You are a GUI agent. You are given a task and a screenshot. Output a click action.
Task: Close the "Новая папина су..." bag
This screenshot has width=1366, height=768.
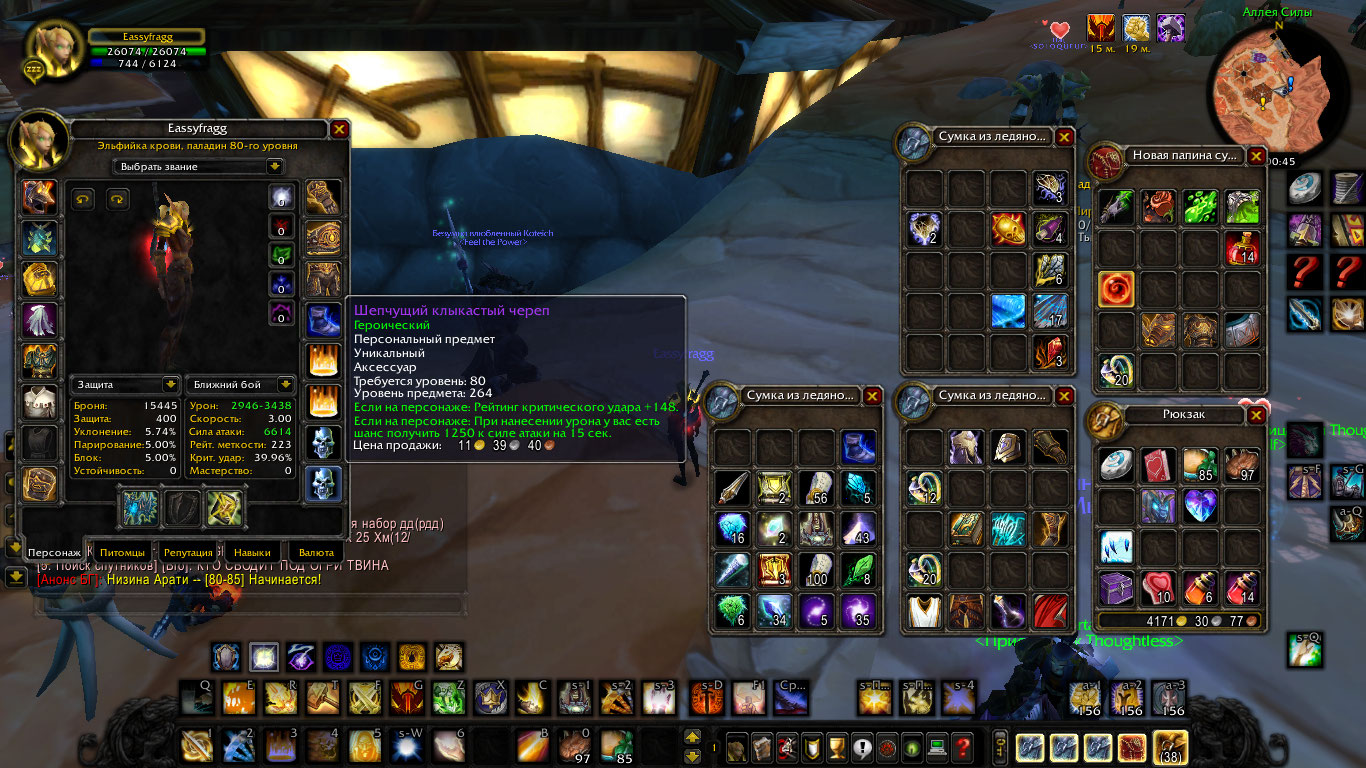[1256, 156]
